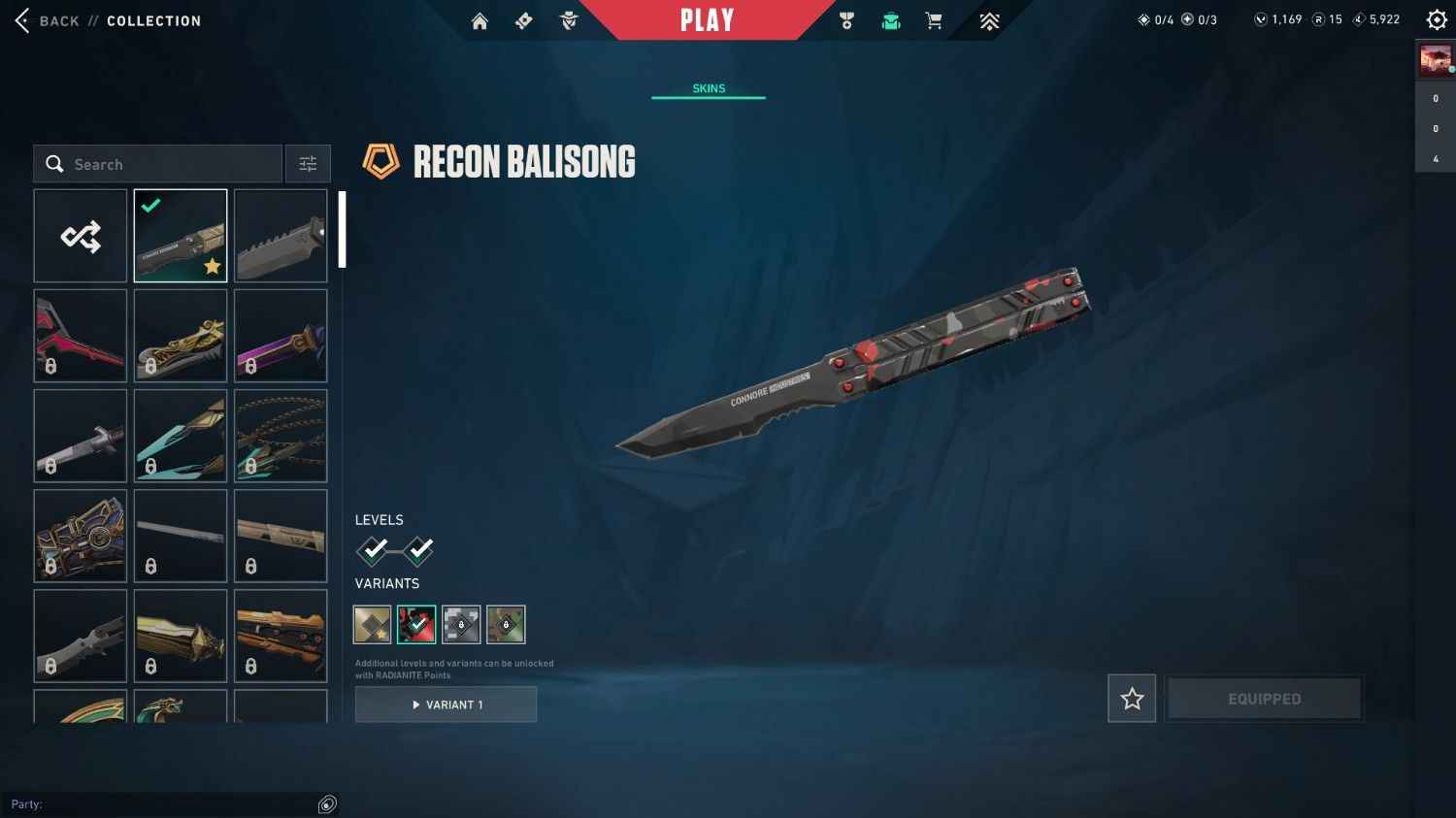Viewport: 1456px width, 818px height.
Task: Open the Collection backpack icon
Action: (x=890, y=20)
